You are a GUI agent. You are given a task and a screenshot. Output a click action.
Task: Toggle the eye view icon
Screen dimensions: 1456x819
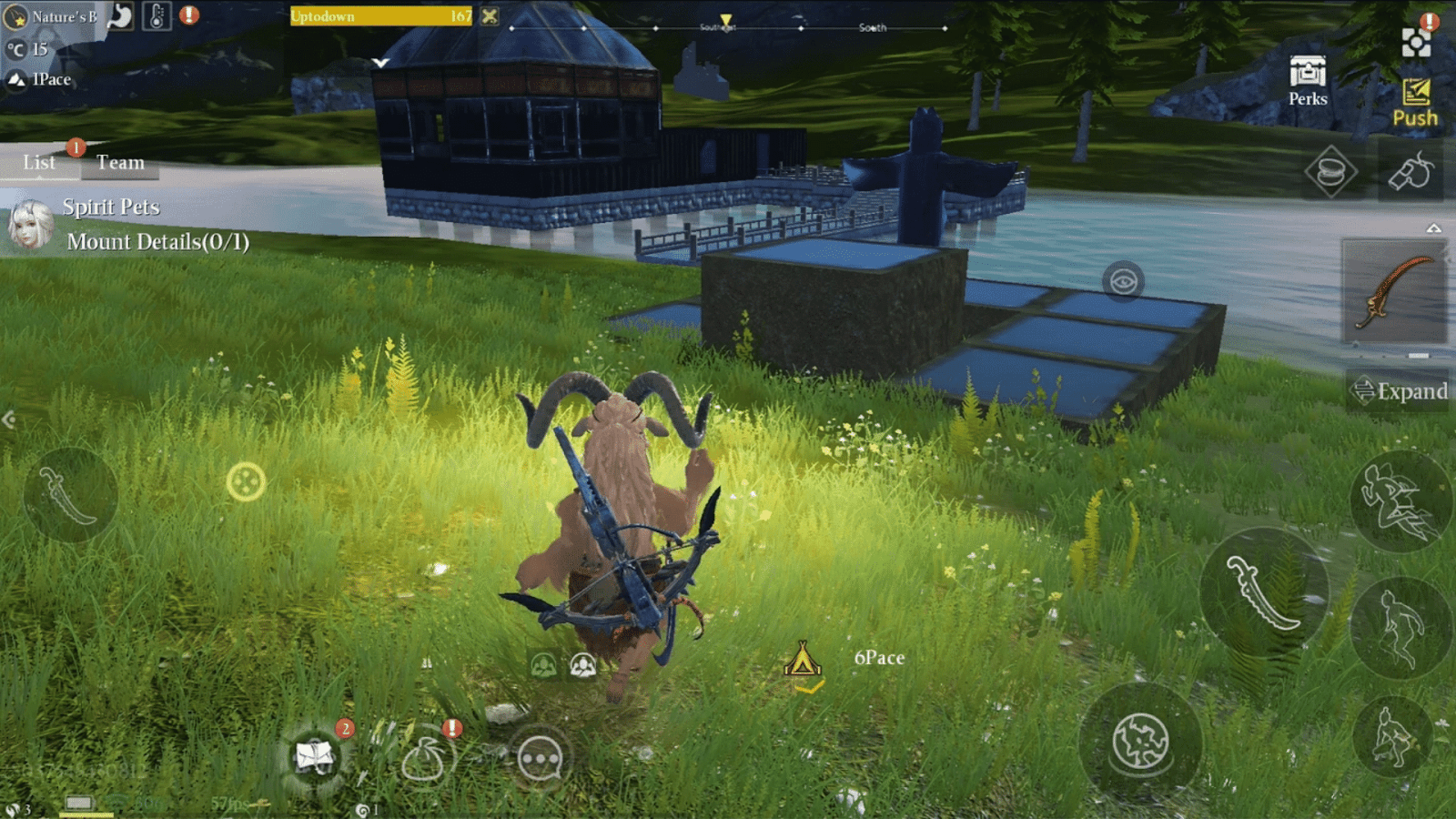[1123, 281]
